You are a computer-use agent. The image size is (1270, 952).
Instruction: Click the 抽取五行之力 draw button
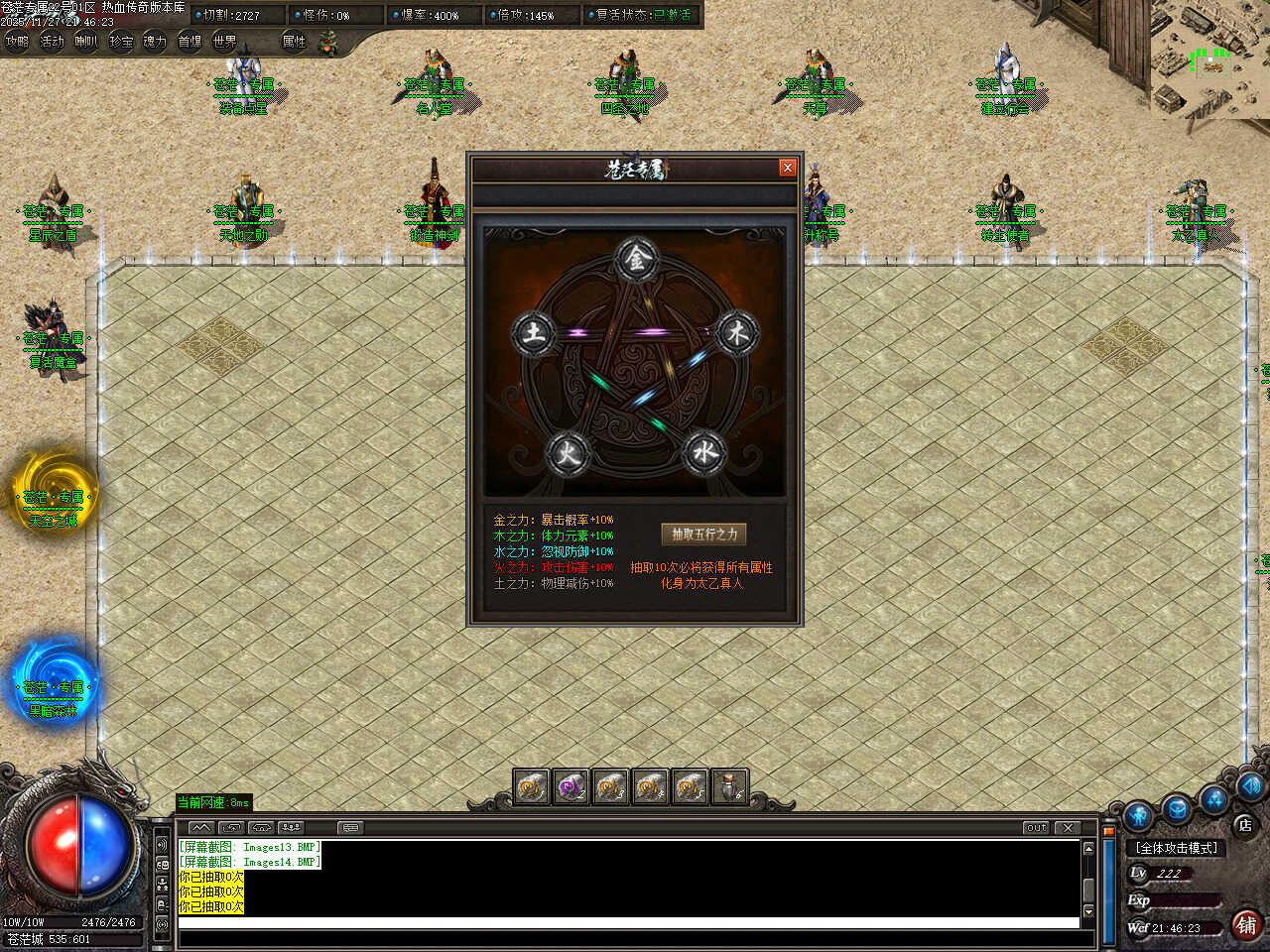point(704,534)
